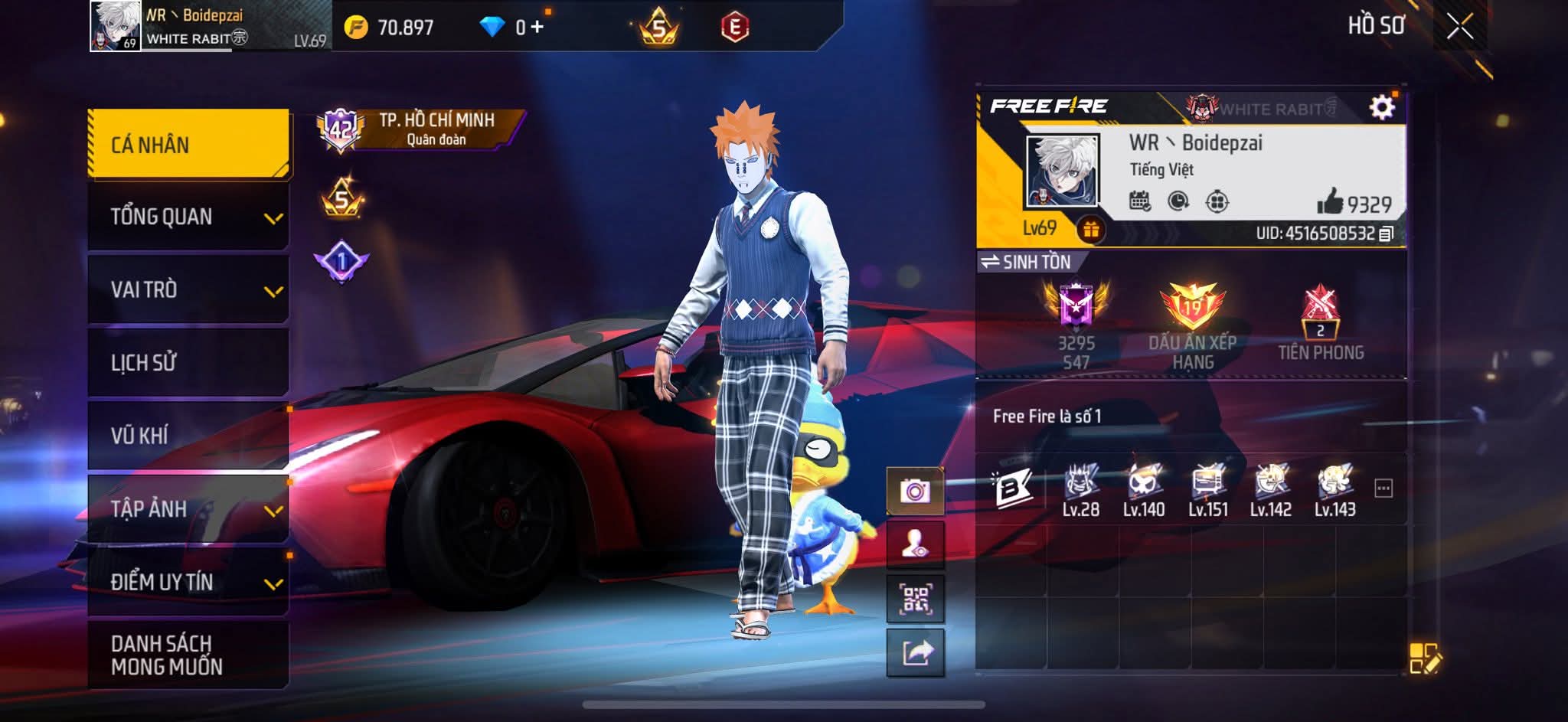Click the camera screenshot button
The image size is (1568, 722).
click(x=915, y=491)
